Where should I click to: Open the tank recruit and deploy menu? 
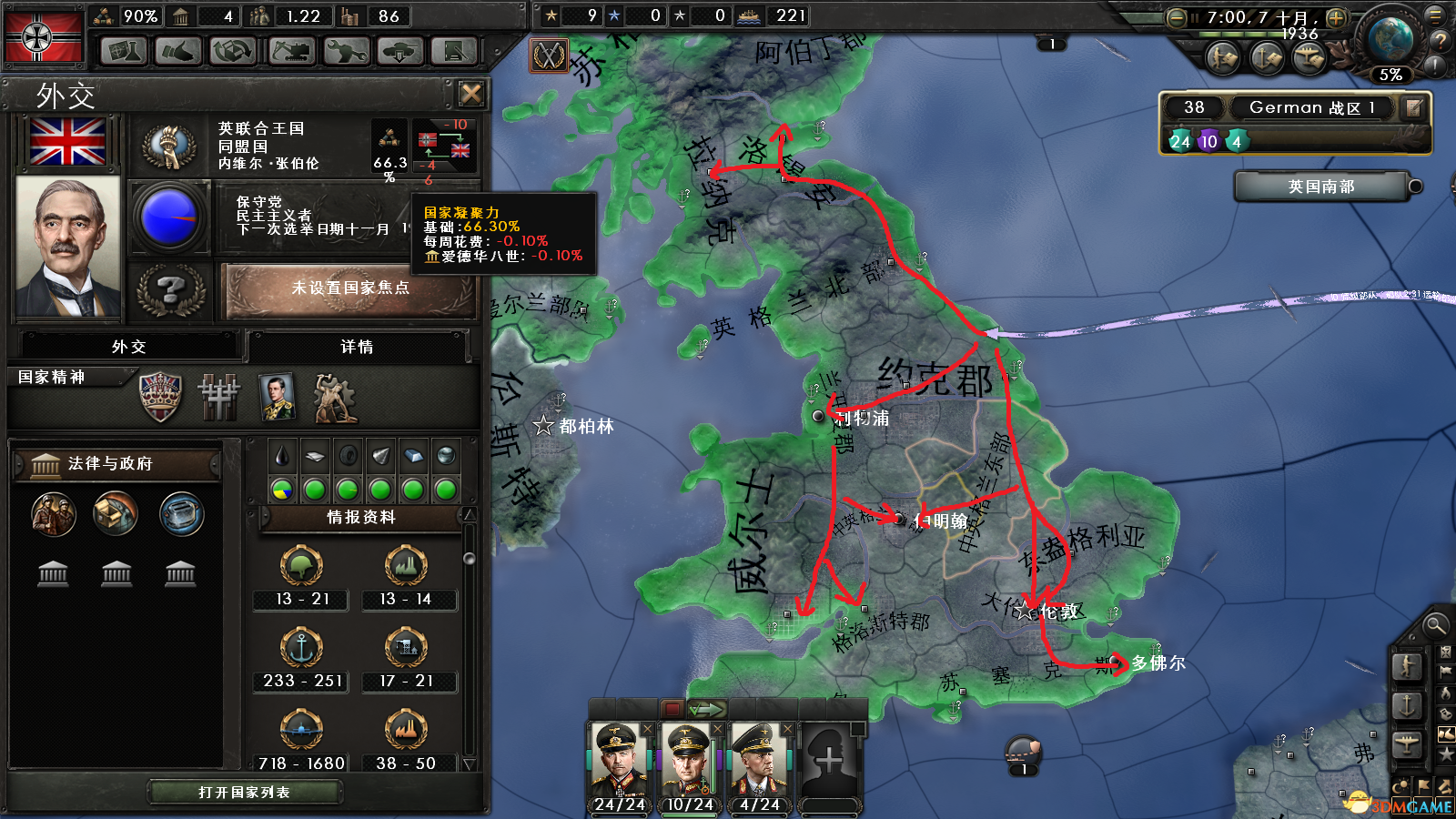point(400,51)
